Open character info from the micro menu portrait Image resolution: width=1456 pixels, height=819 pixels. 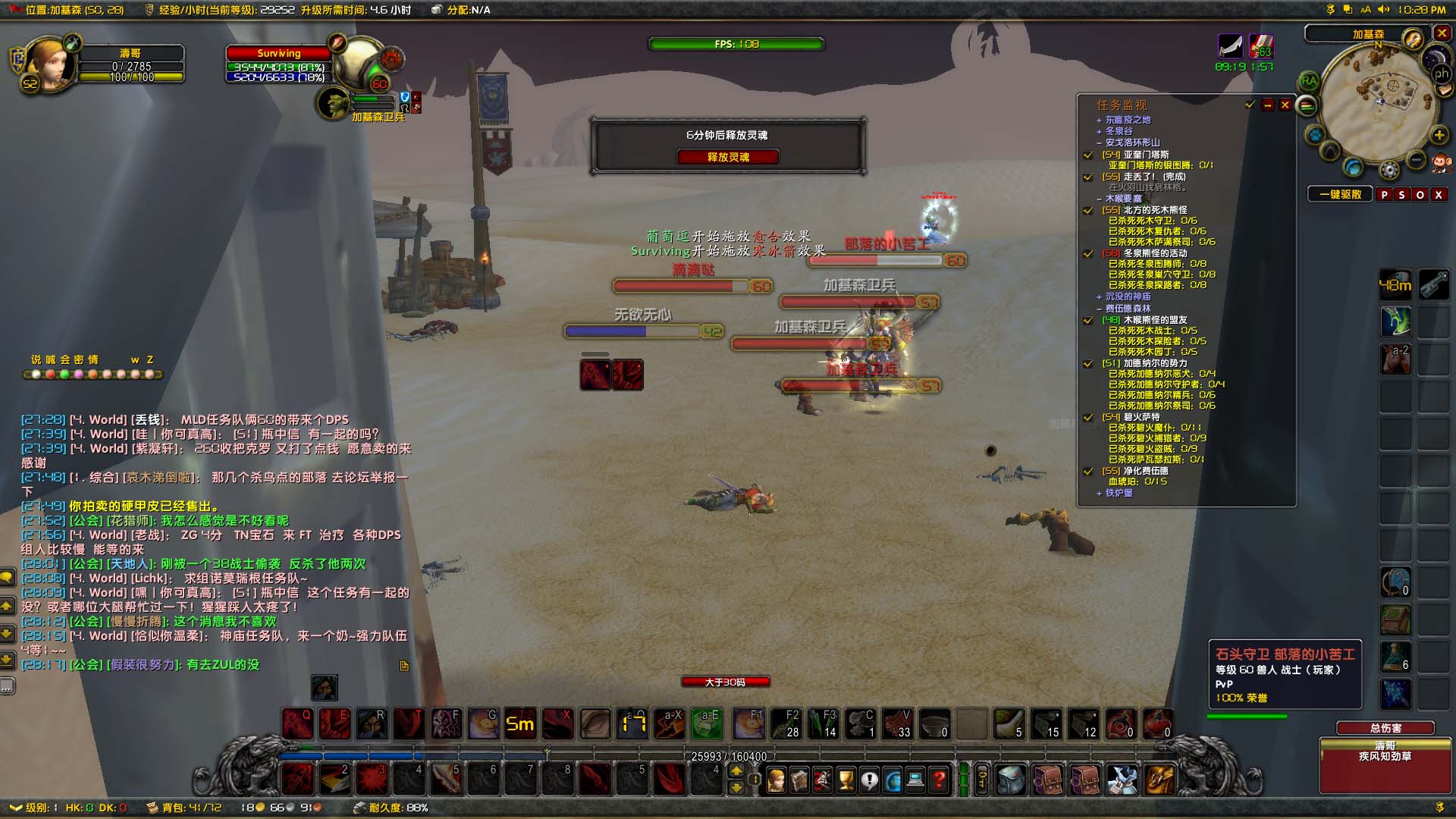(x=776, y=780)
